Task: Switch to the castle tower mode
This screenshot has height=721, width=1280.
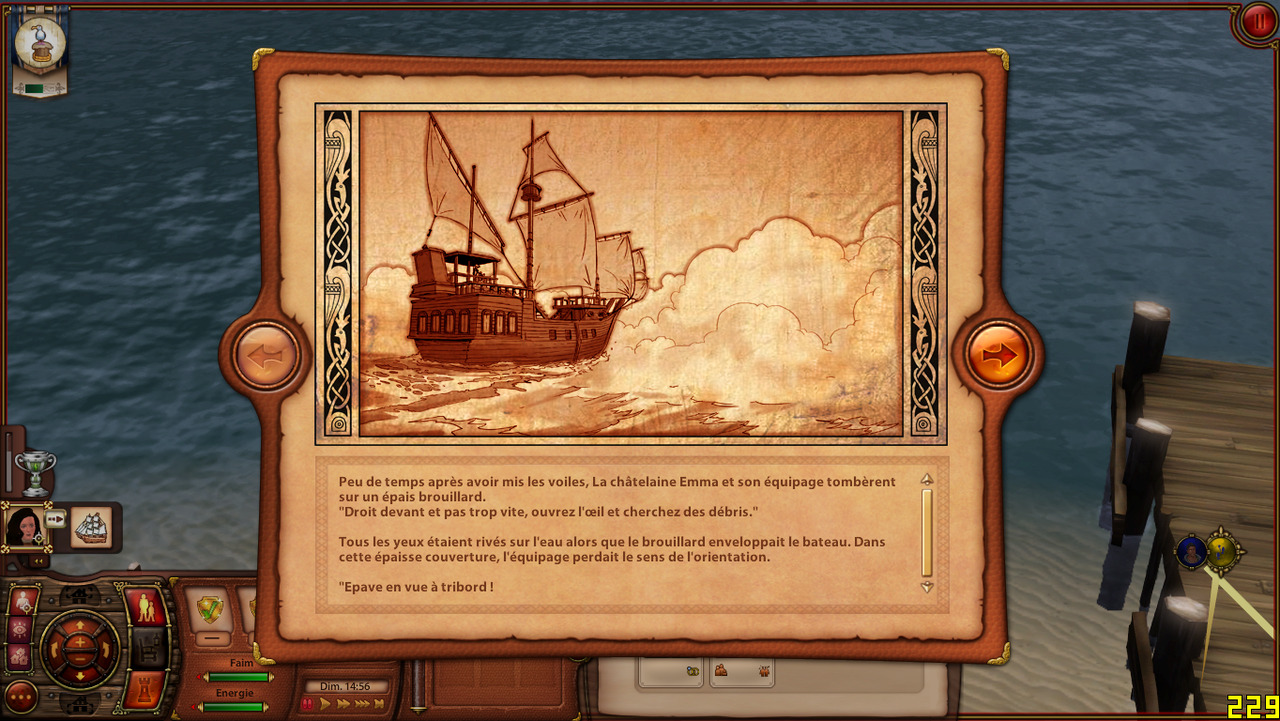Action: point(146,688)
